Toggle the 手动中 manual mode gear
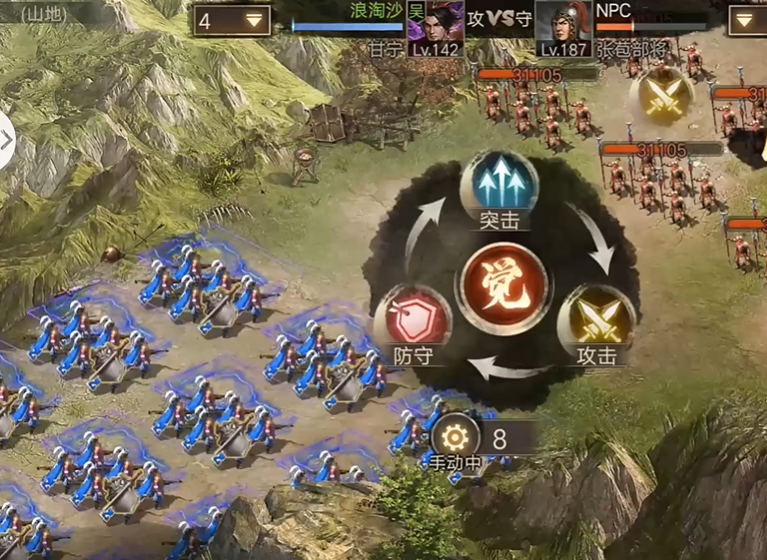 pos(454,437)
